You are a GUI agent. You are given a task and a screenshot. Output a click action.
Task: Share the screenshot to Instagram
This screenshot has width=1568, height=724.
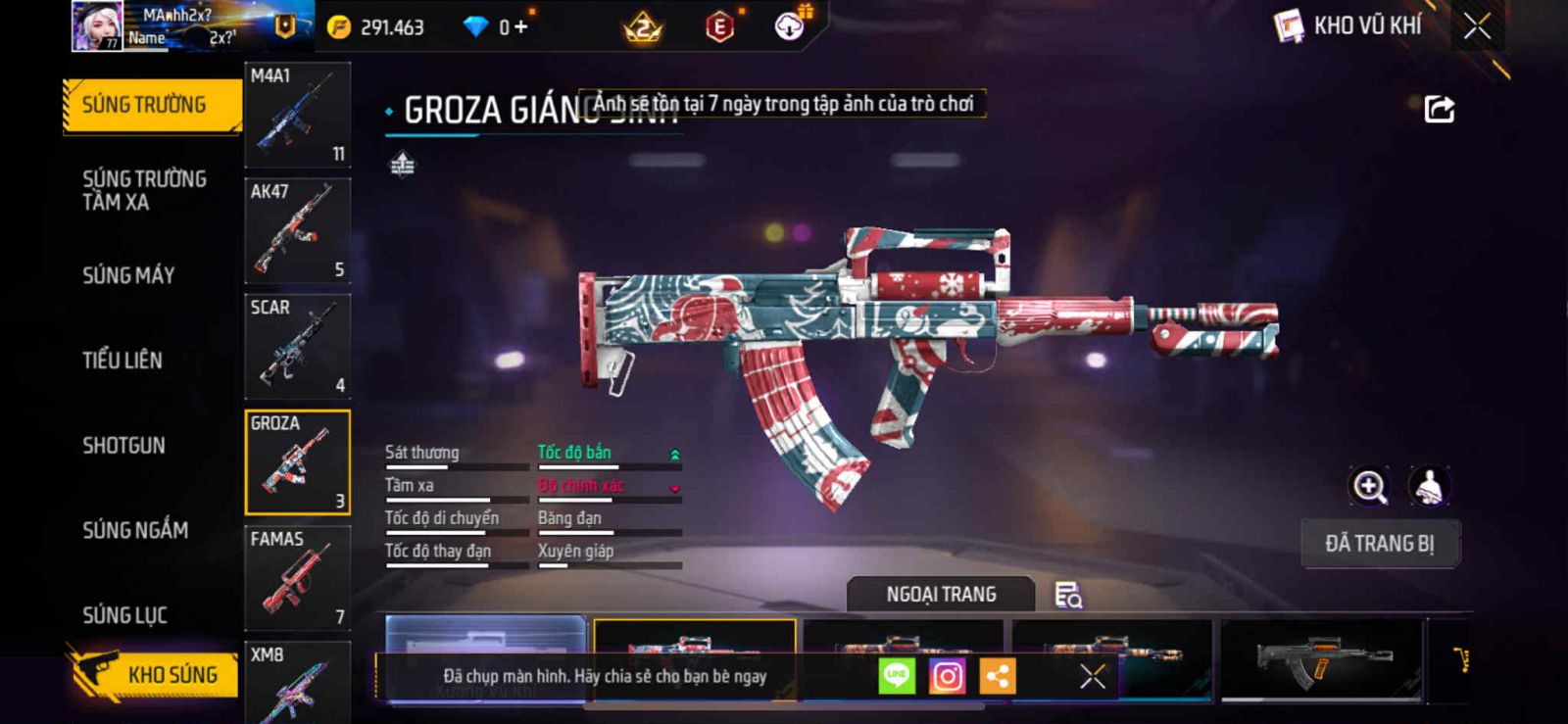pyautogui.click(x=947, y=676)
